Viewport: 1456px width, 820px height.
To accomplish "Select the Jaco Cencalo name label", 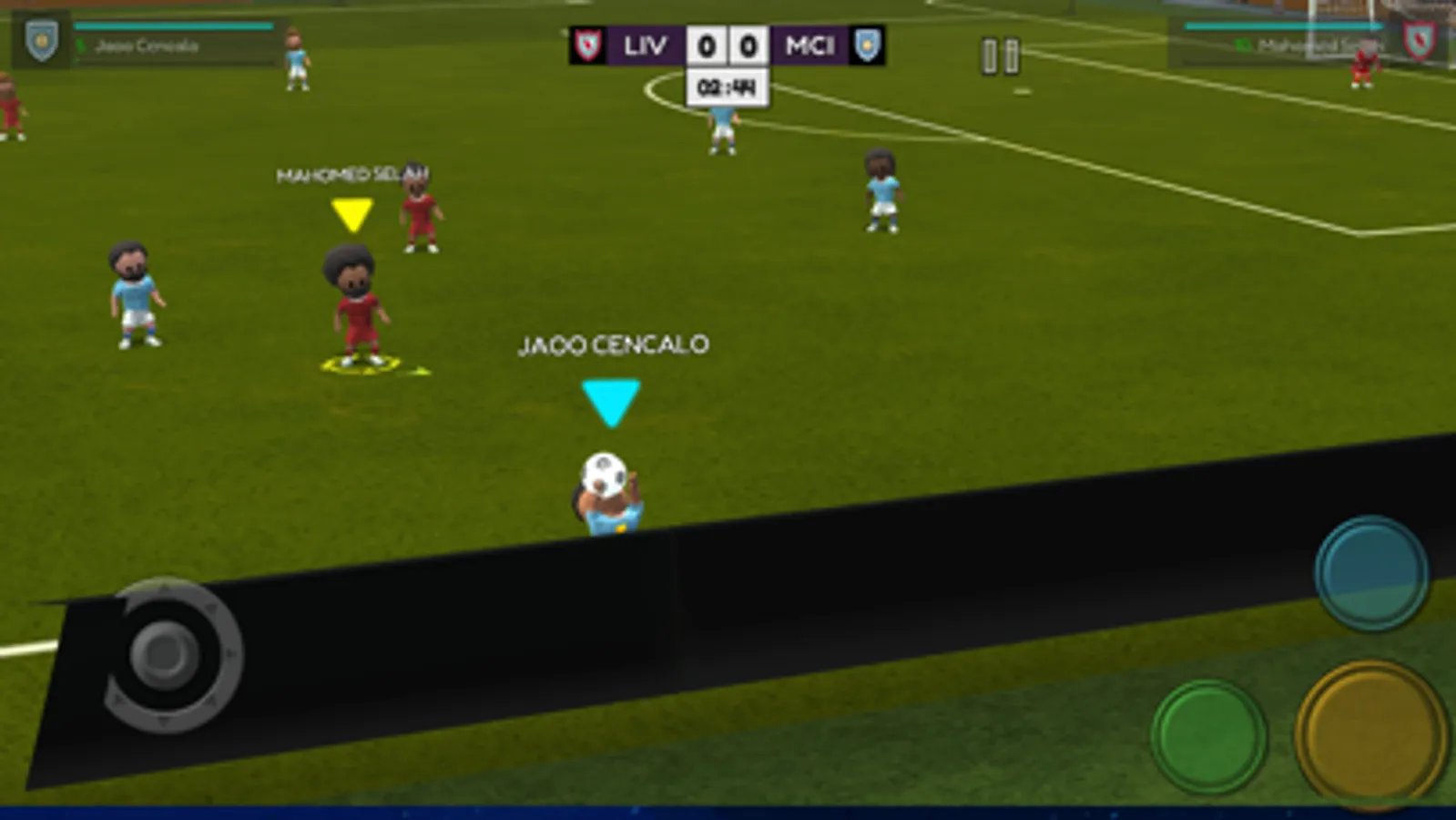I will 613,344.
